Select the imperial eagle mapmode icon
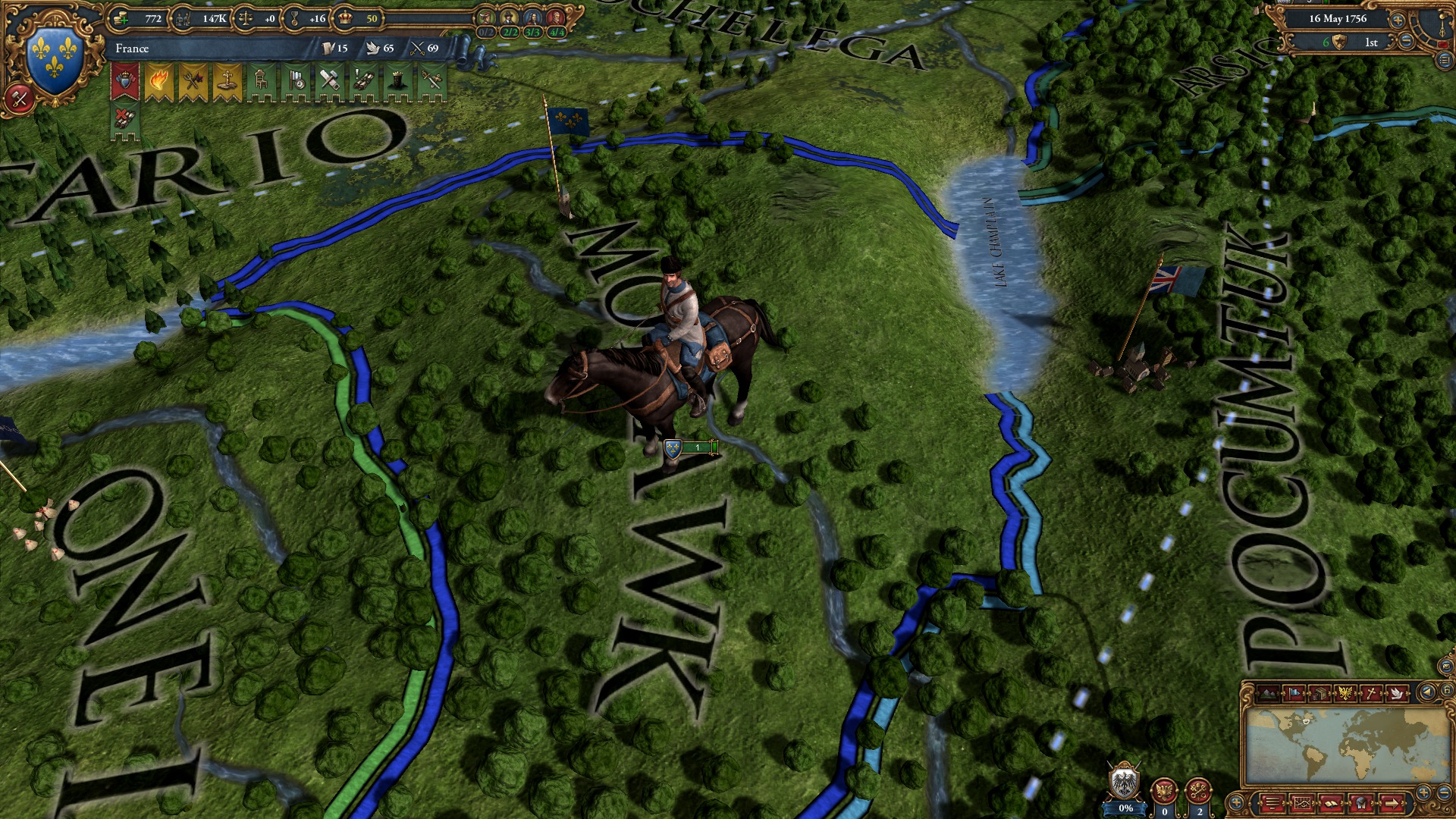The height and width of the screenshot is (819, 1456). point(1345,692)
